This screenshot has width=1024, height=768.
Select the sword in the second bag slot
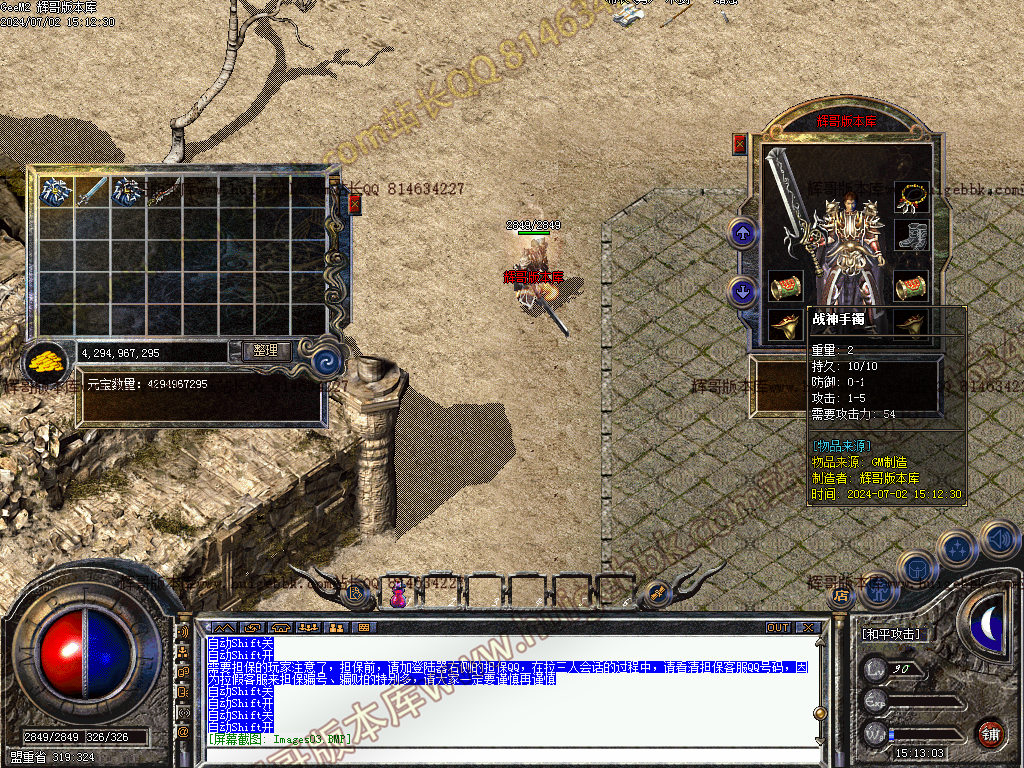(92, 190)
